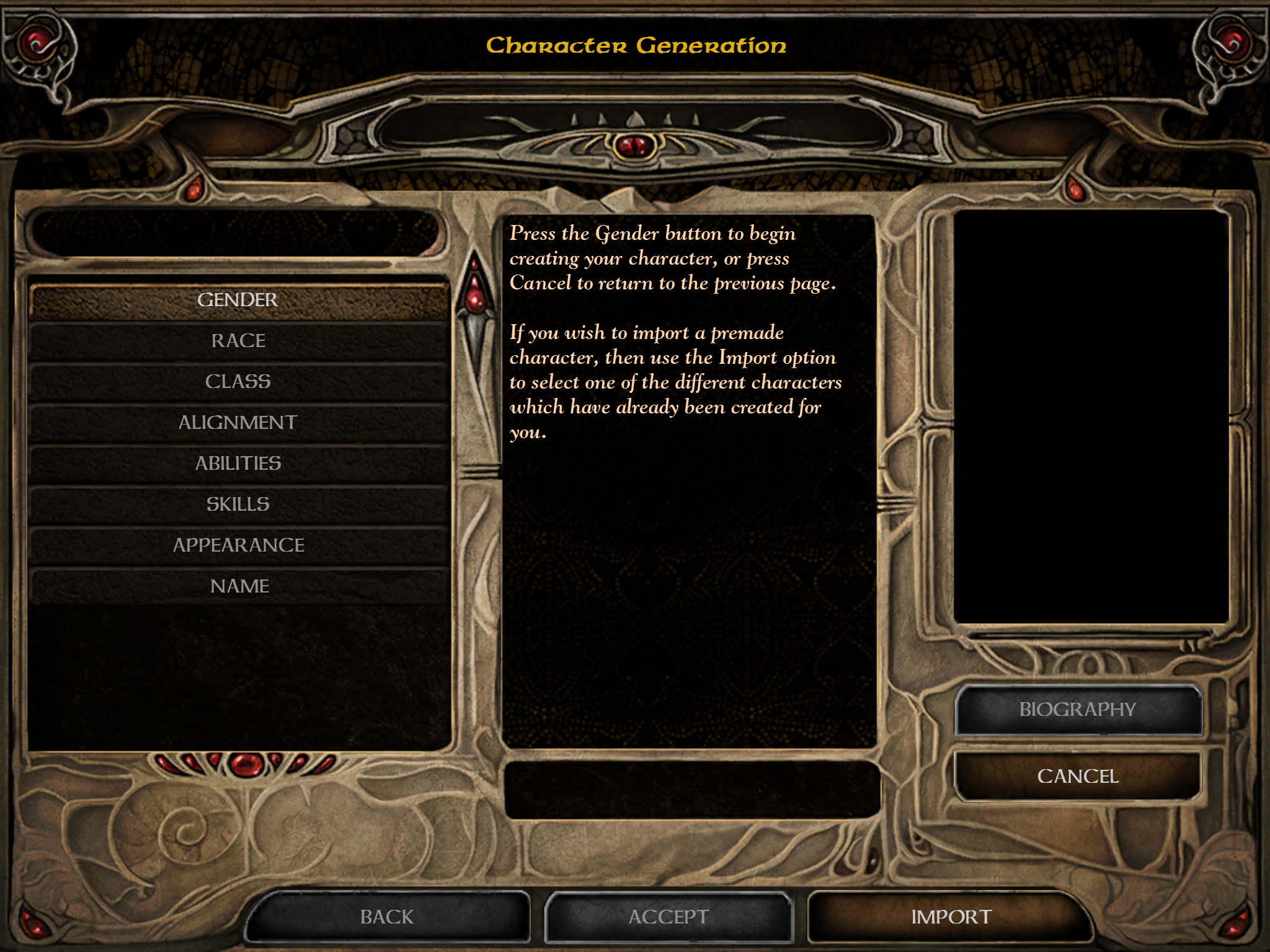Import a premade character
1270x952 pixels.
pos(951,917)
